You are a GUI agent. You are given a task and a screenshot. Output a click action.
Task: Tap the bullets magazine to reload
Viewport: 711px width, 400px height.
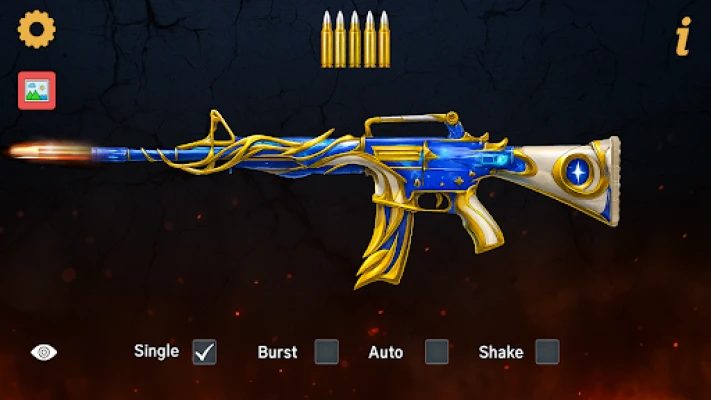[x=355, y=40]
